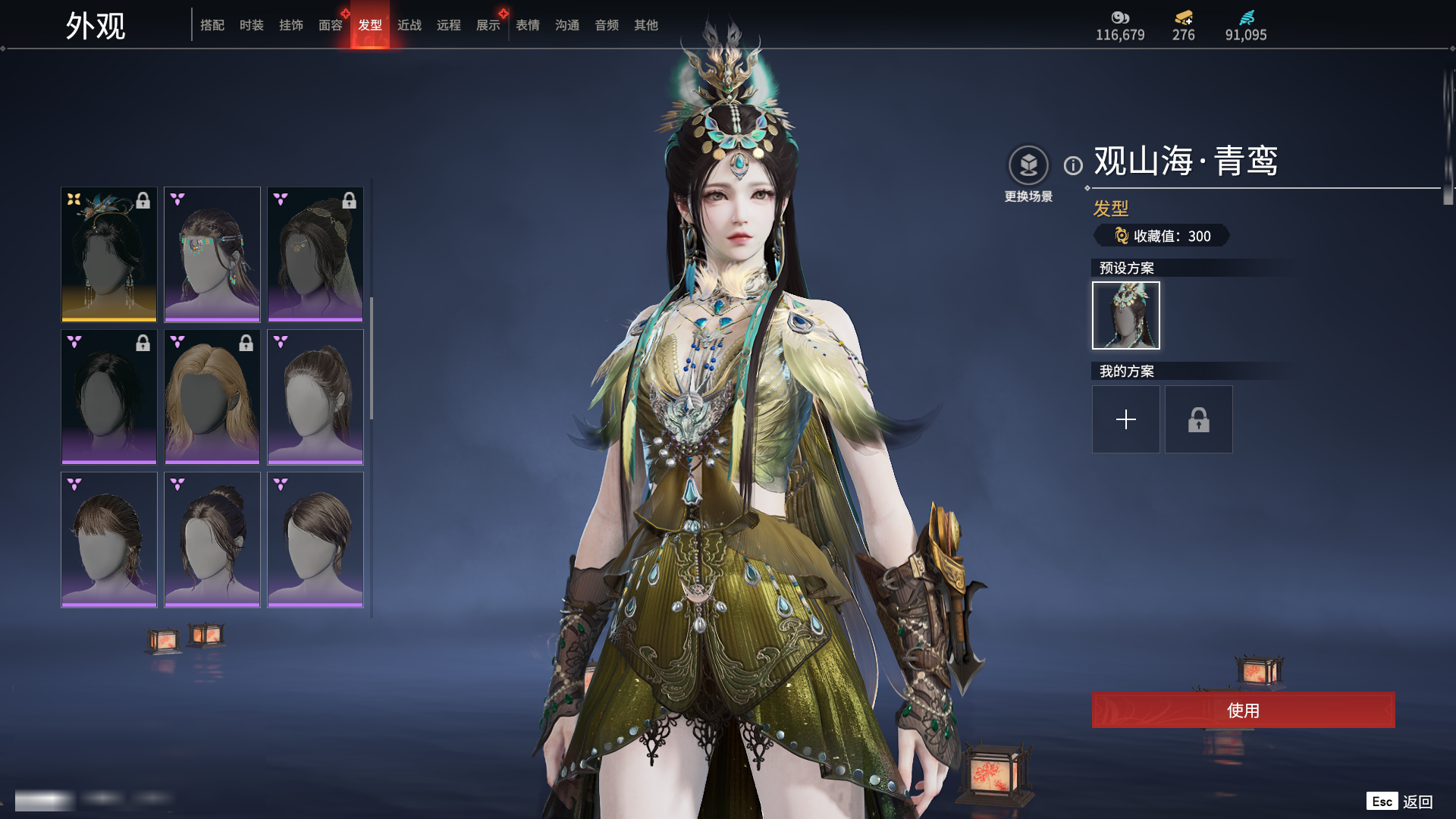Select the preset scheme thumbnail under 预设方案
This screenshot has height=819, width=1456.
tap(1125, 315)
